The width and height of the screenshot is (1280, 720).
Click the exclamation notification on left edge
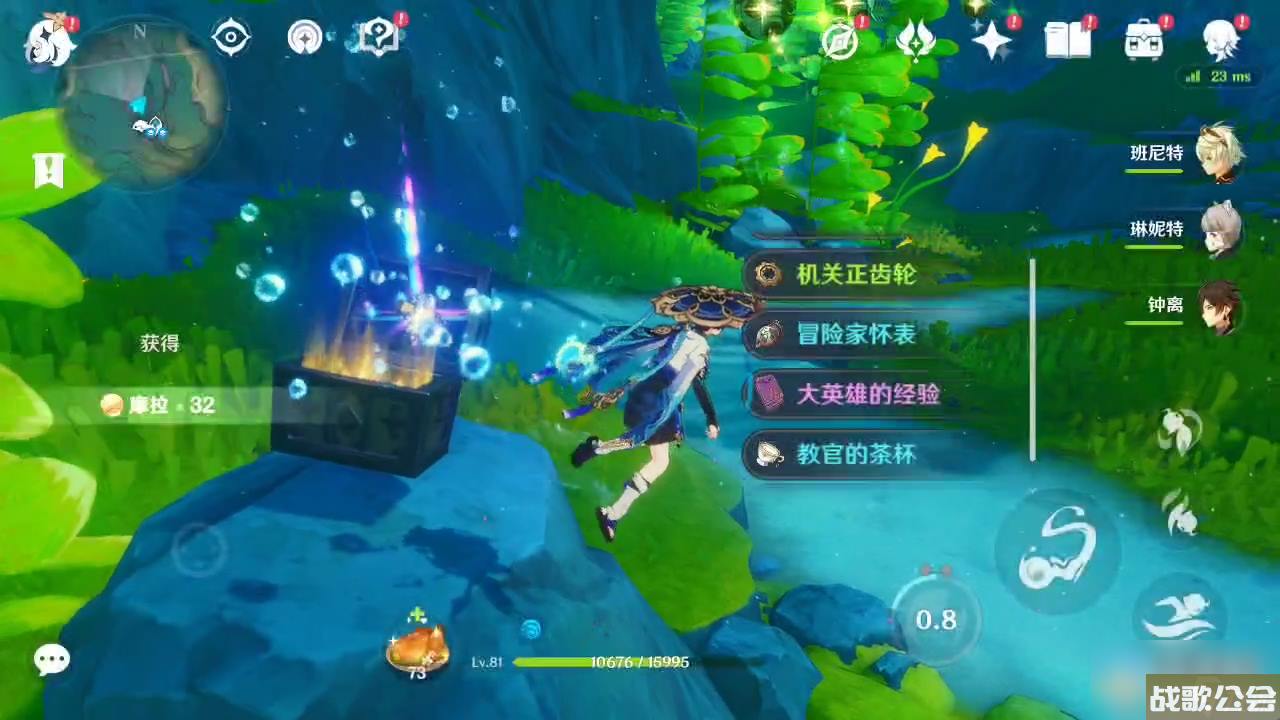coord(47,170)
